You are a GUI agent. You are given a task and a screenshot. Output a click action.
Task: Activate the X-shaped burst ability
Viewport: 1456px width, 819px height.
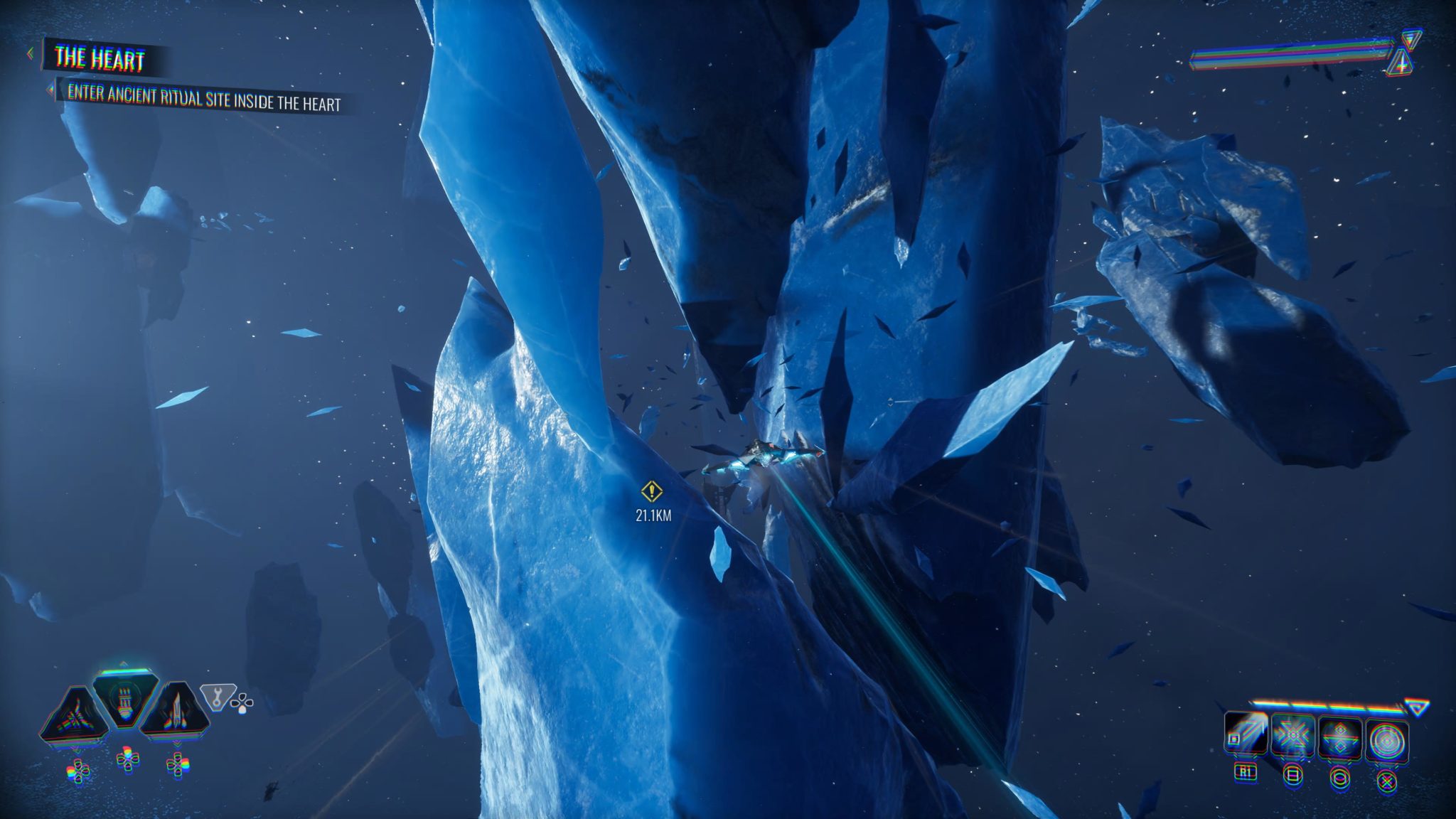coord(1292,737)
